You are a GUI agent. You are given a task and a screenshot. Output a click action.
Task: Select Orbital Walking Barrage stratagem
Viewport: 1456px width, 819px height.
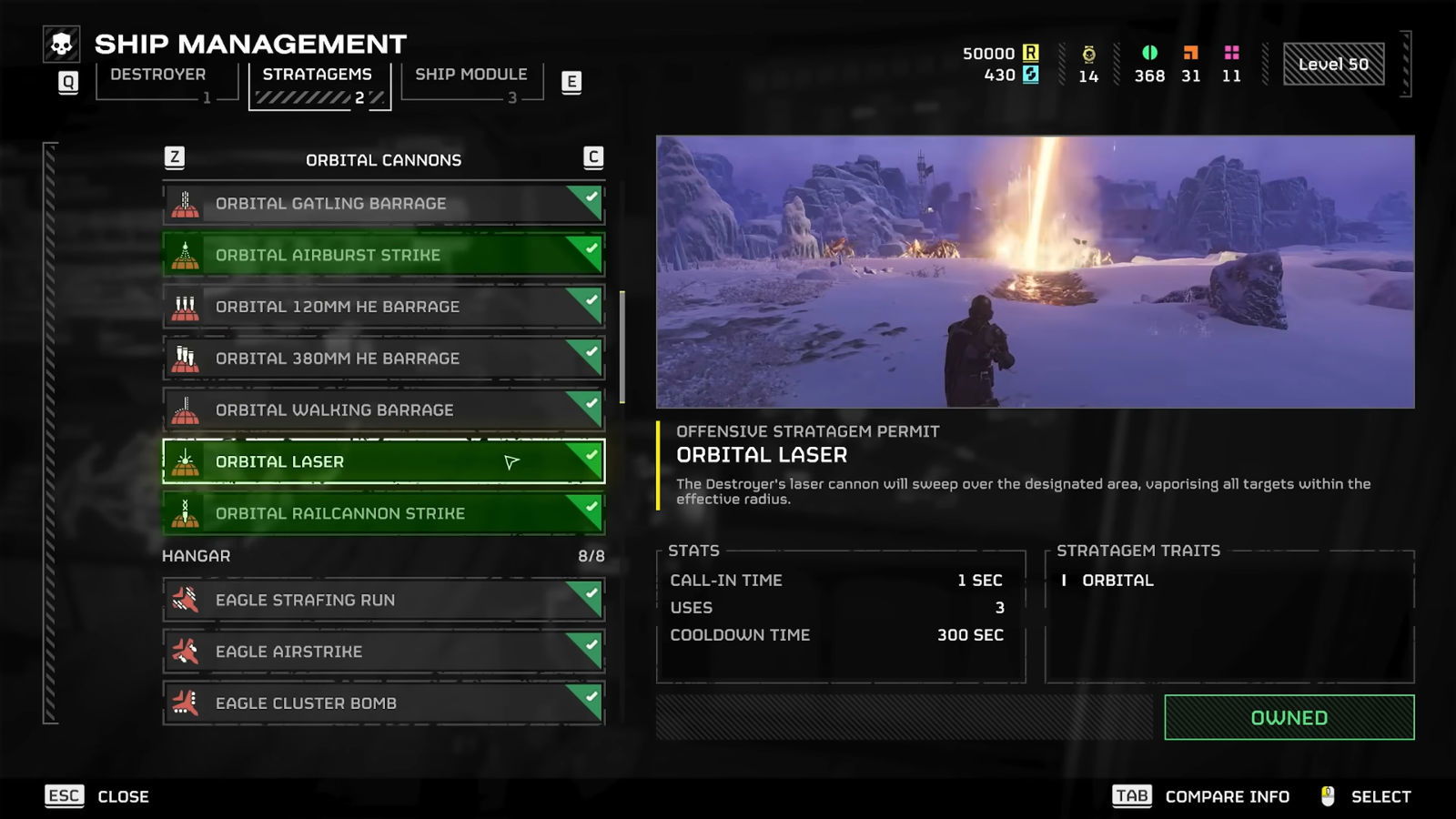[x=382, y=410]
